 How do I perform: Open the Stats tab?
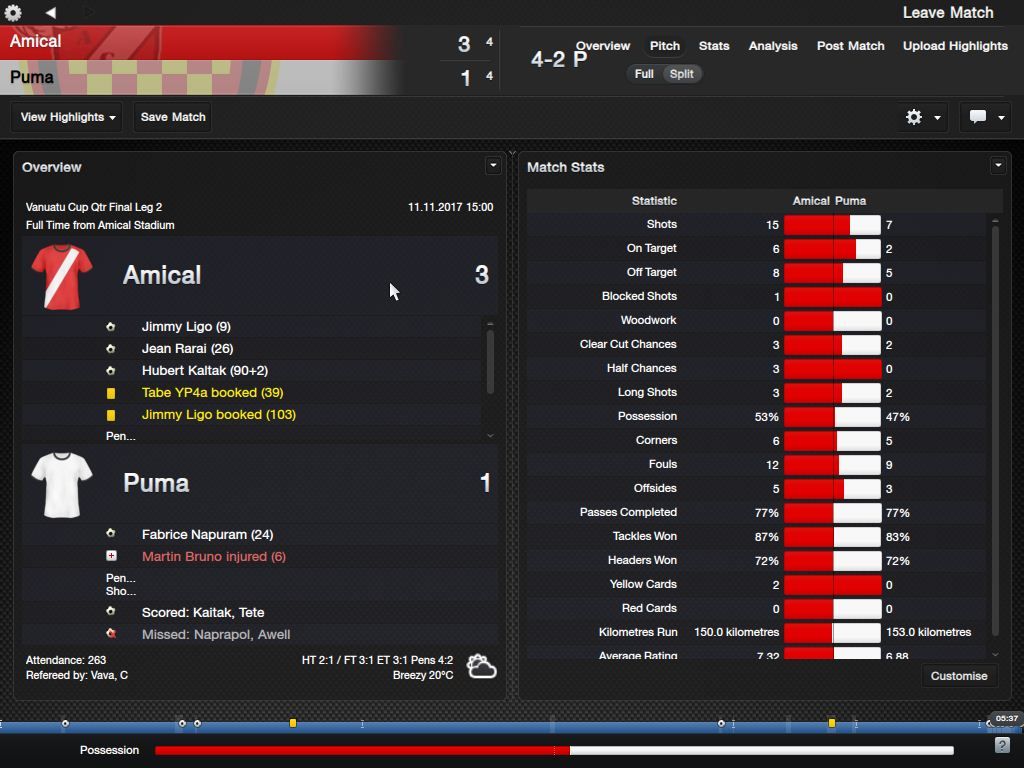pos(713,46)
